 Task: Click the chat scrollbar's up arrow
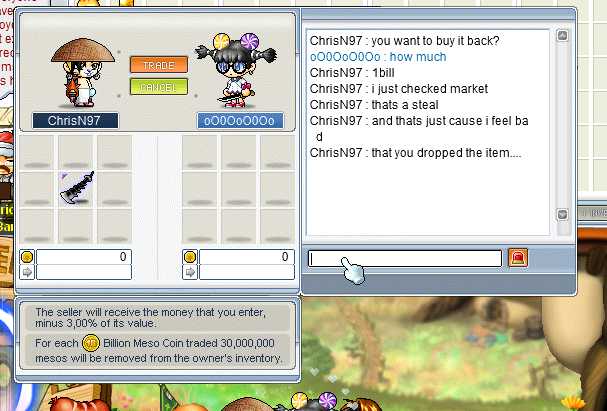coord(562,36)
